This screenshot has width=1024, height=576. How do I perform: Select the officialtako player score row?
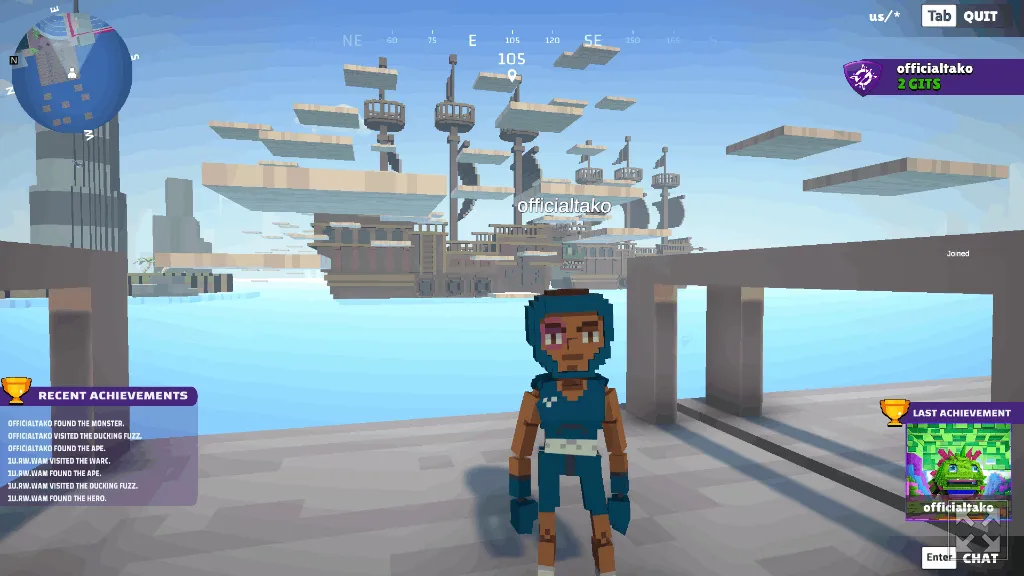[x=934, y=76]
